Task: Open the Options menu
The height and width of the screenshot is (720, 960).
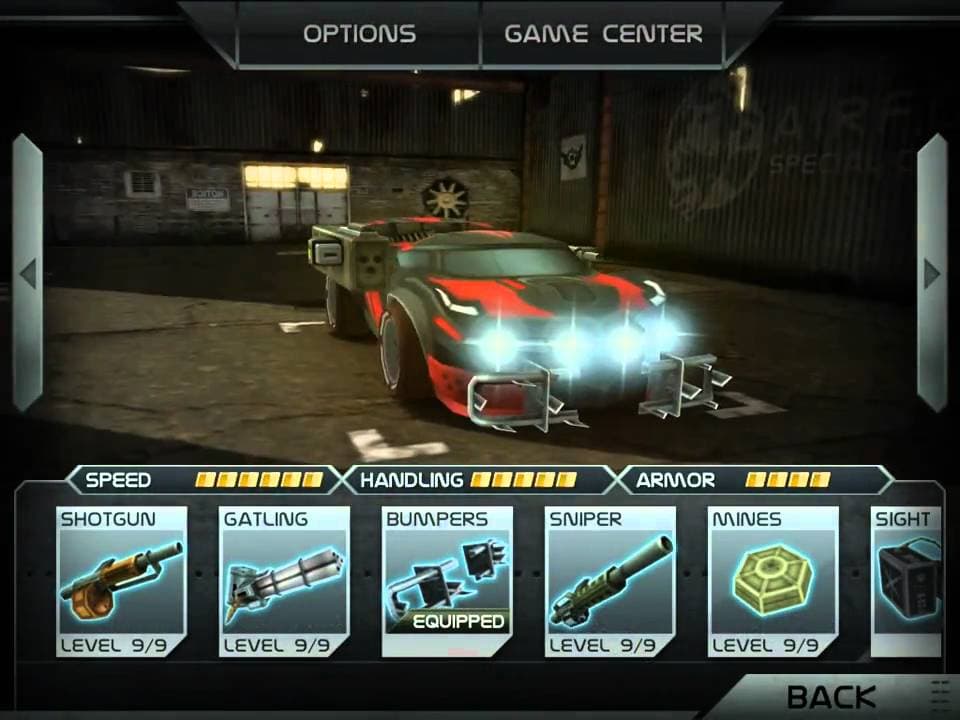Action: [359, 33]
